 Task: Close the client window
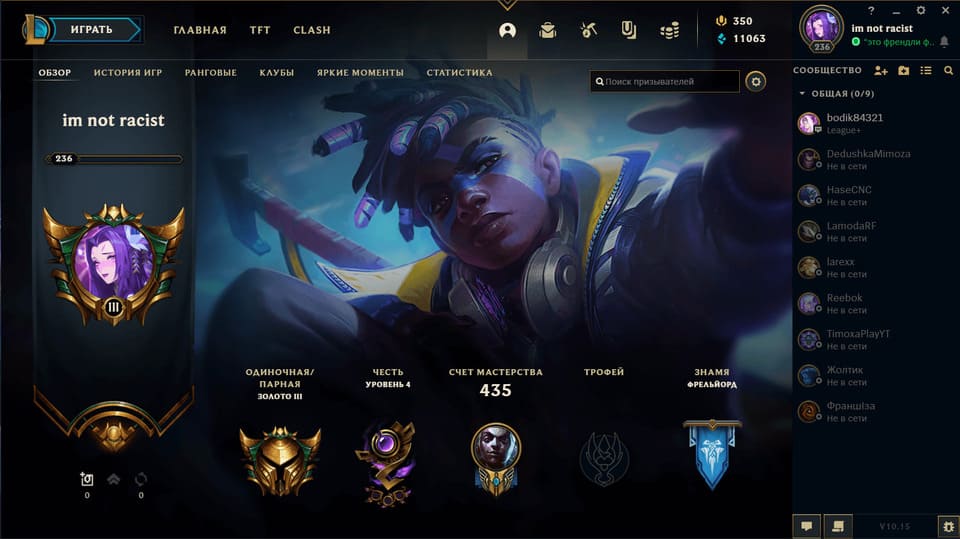pos(947,10)
